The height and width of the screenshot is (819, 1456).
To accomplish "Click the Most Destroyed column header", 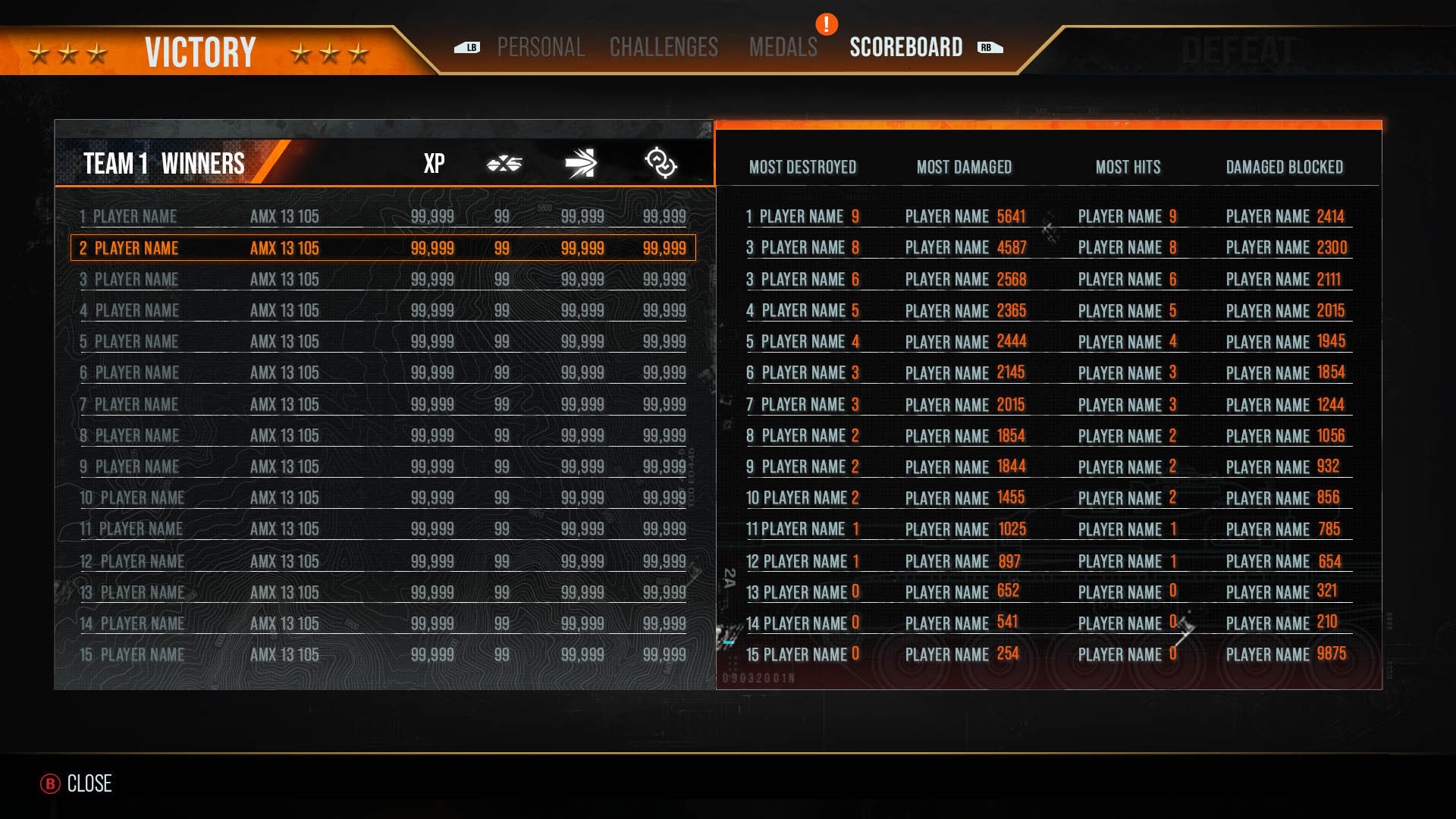I will [802, 167].
